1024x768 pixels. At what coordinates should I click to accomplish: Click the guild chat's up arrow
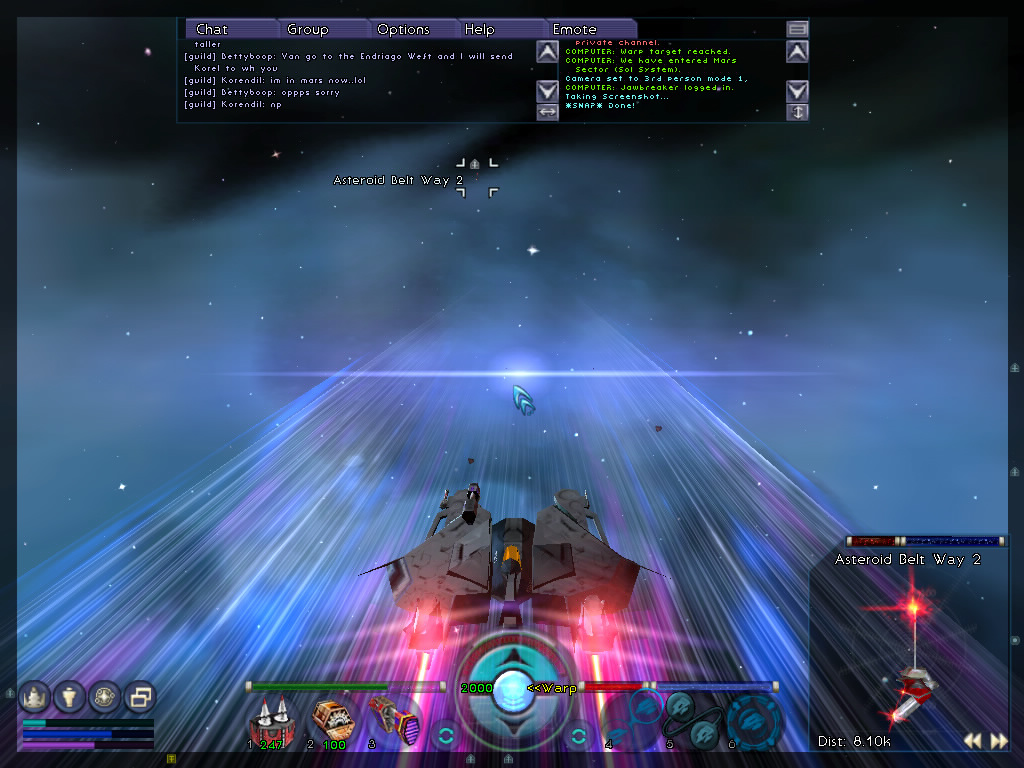click(547, 52)
